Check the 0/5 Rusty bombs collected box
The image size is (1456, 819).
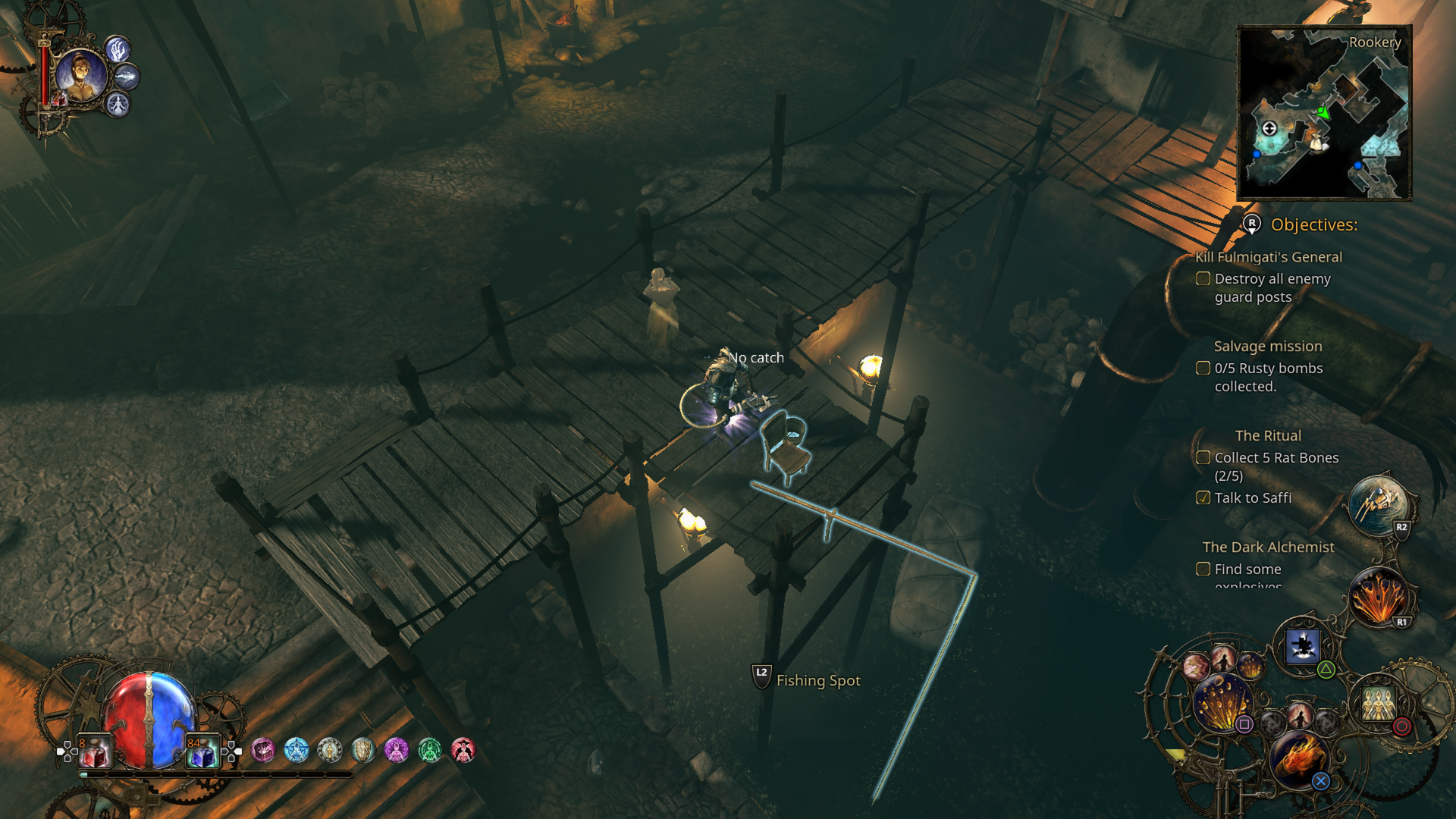pos(1203,368)
